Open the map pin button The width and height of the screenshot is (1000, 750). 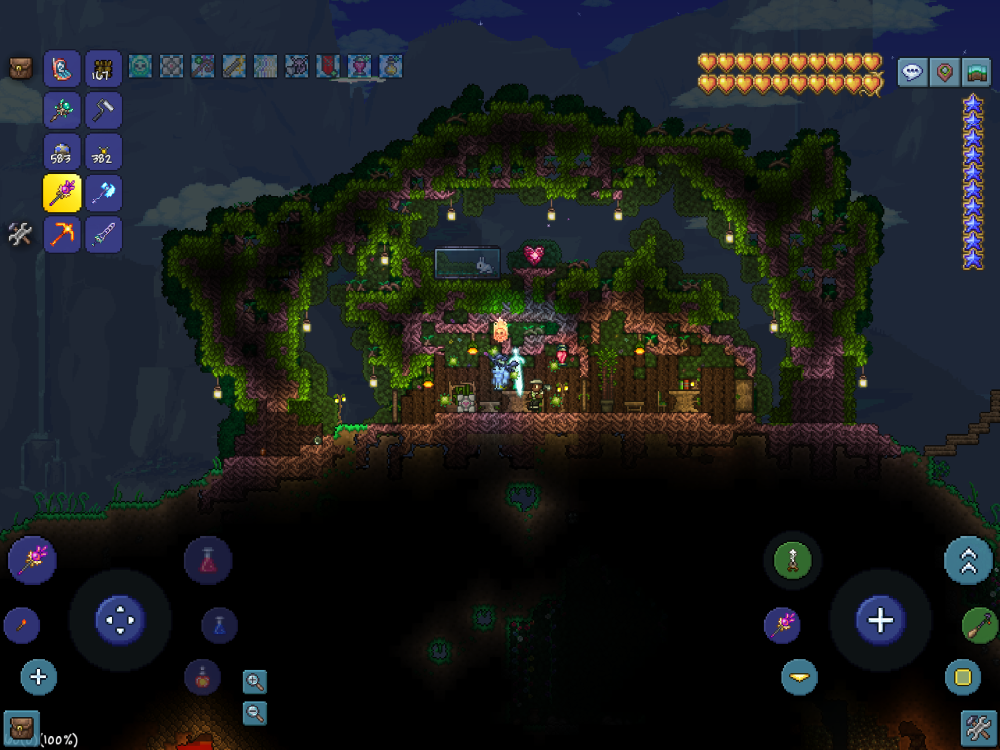click(944, 72)
